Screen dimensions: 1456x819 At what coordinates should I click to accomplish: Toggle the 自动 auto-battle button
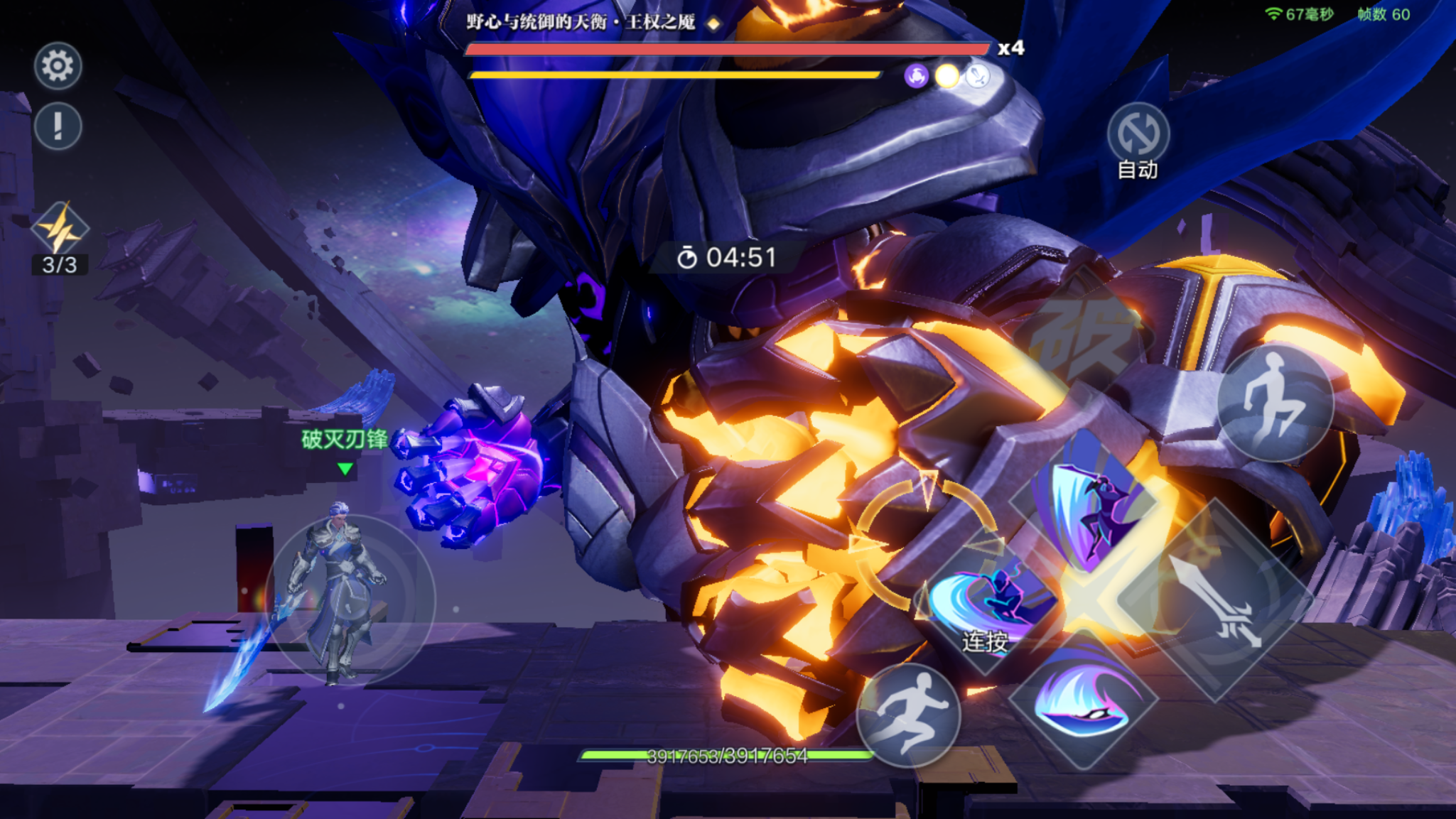pos(1138,135)
